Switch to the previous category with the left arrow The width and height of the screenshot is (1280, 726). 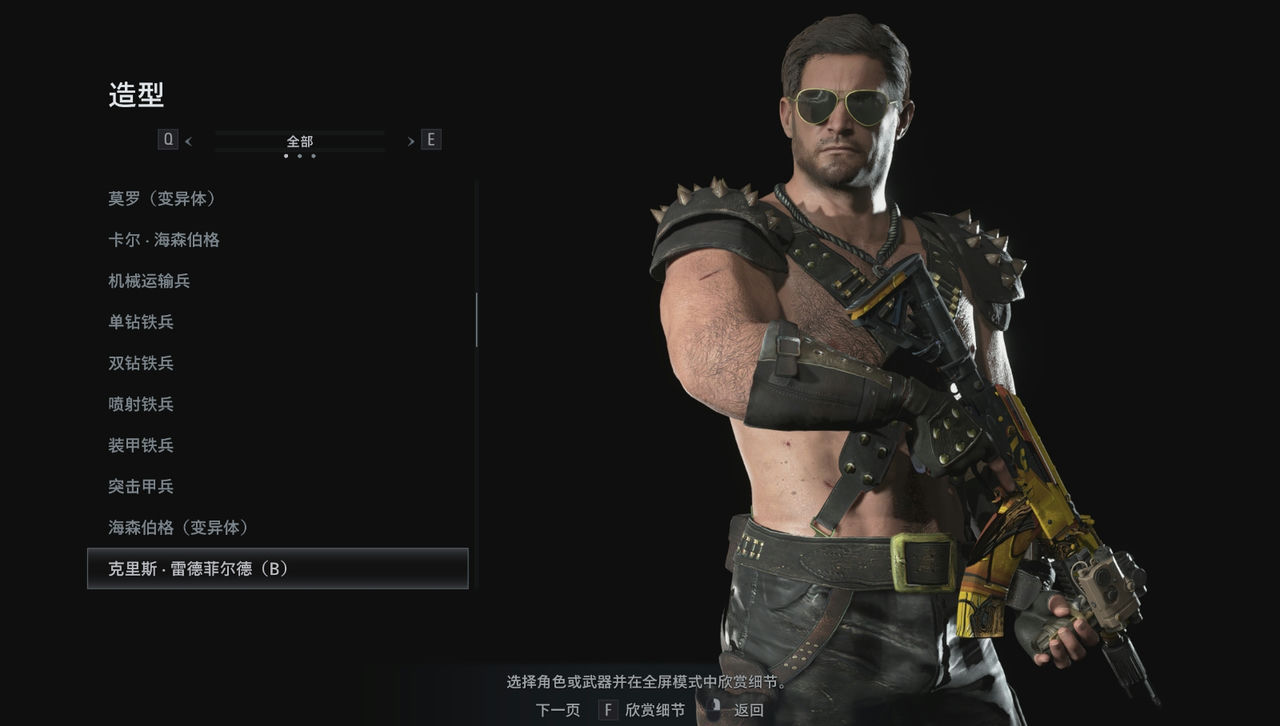pyautogui.click(x=188, y=141)
